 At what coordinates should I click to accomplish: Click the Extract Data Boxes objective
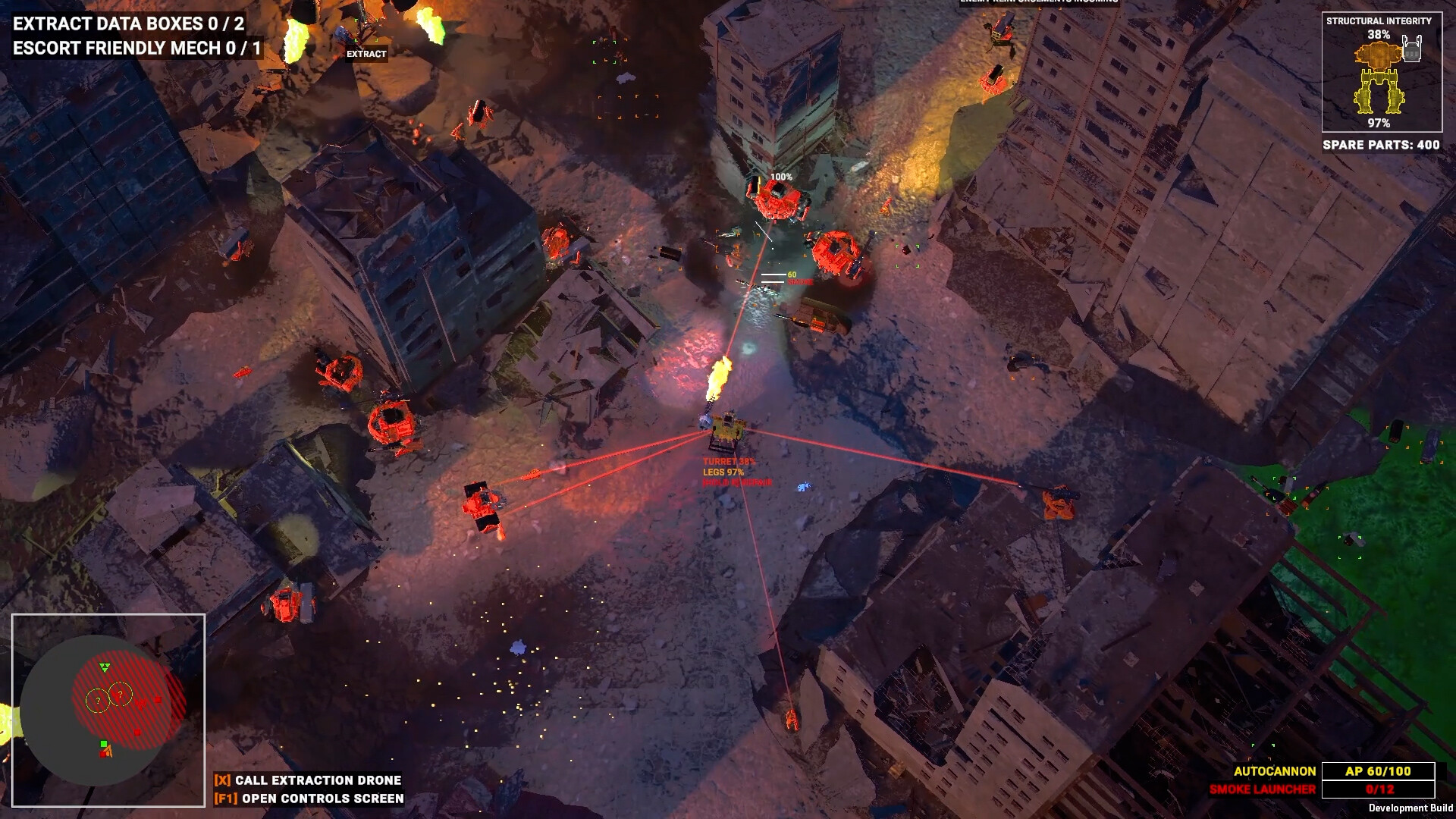[x=129, y=24]
